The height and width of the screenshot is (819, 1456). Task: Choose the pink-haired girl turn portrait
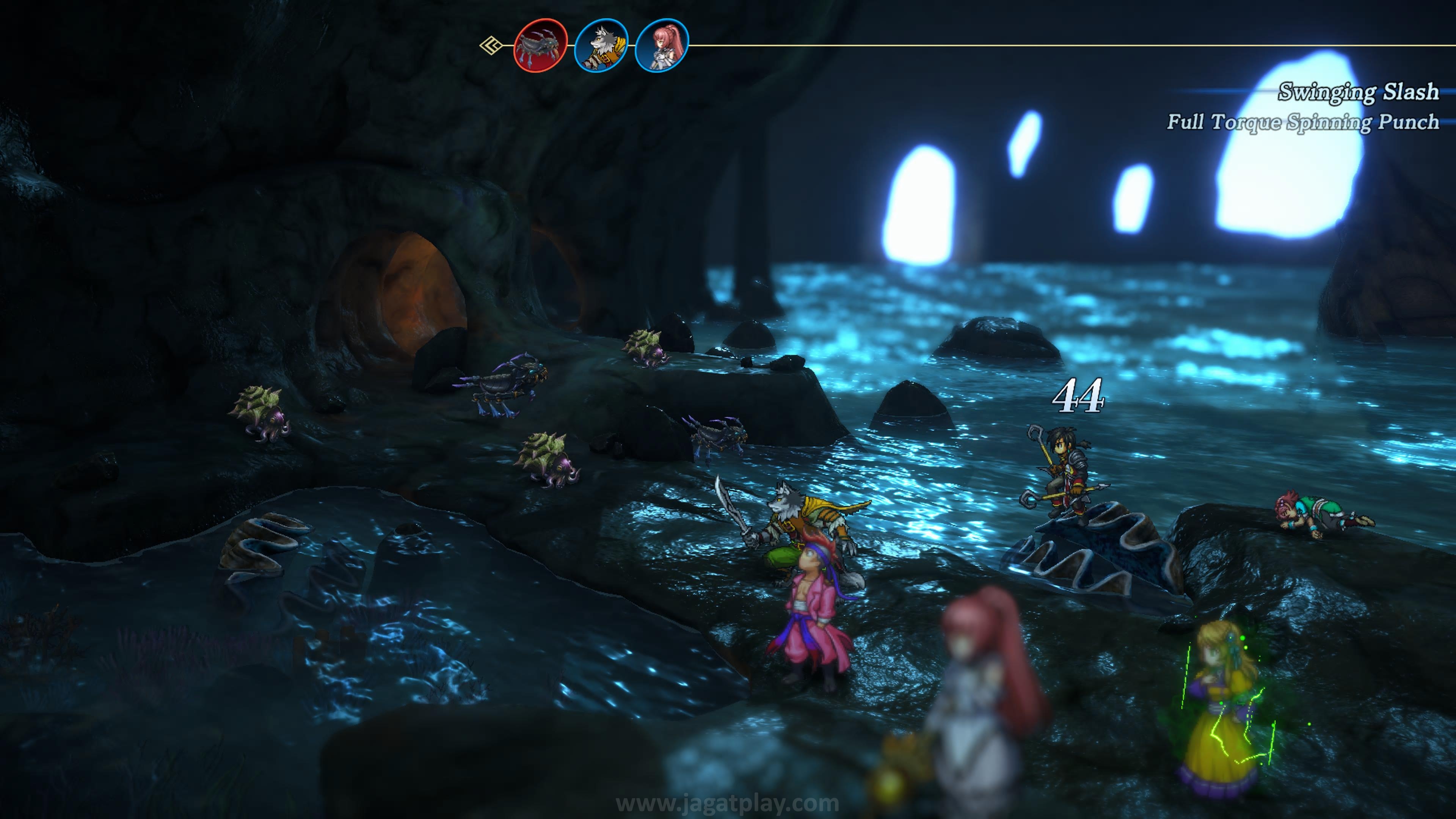click(661, 45)
